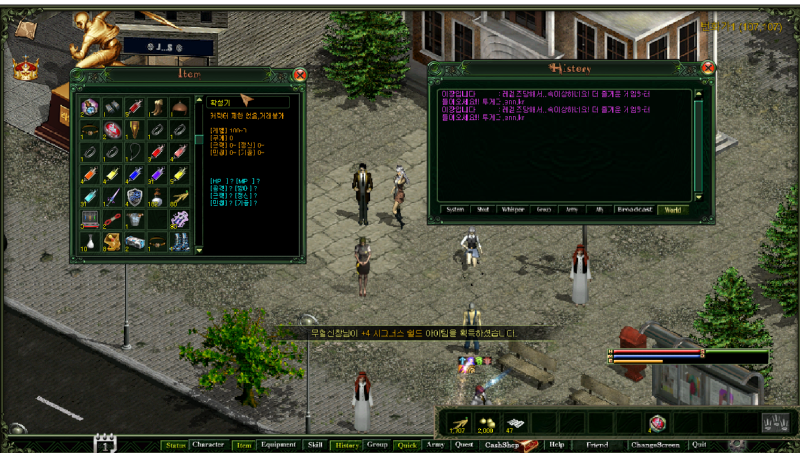Screen dimensions: 800x453
Task: Select the blue shield item slot
Action: (x=134, y=196)
